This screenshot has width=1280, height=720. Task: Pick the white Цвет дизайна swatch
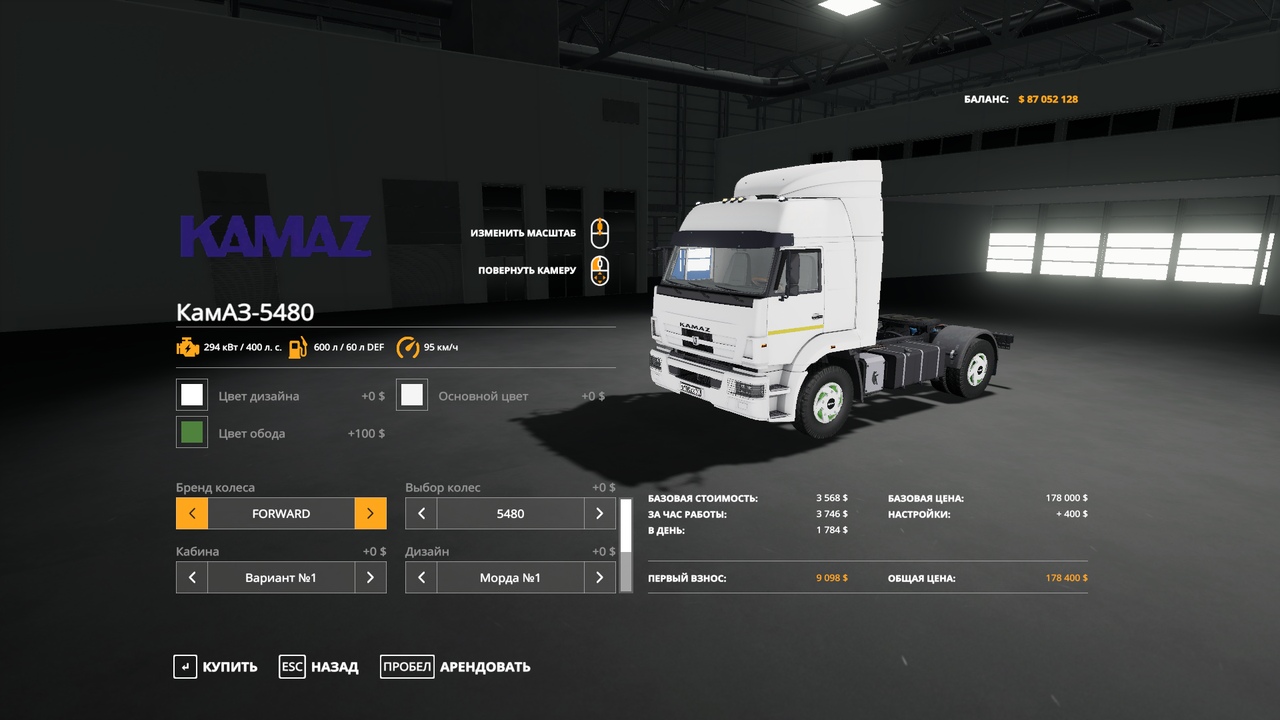click(x=192, y=395)
